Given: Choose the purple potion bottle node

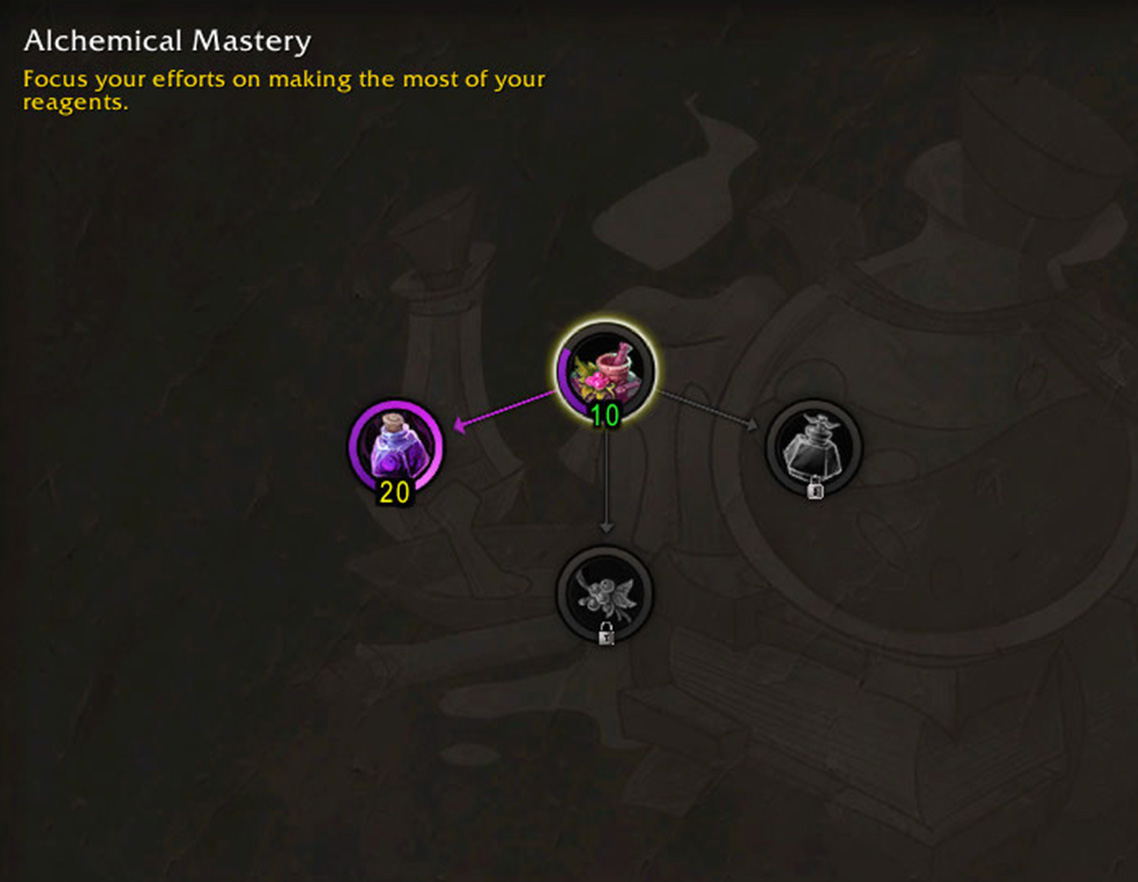Looking at the screenshot, I should (x=395, y=446).
